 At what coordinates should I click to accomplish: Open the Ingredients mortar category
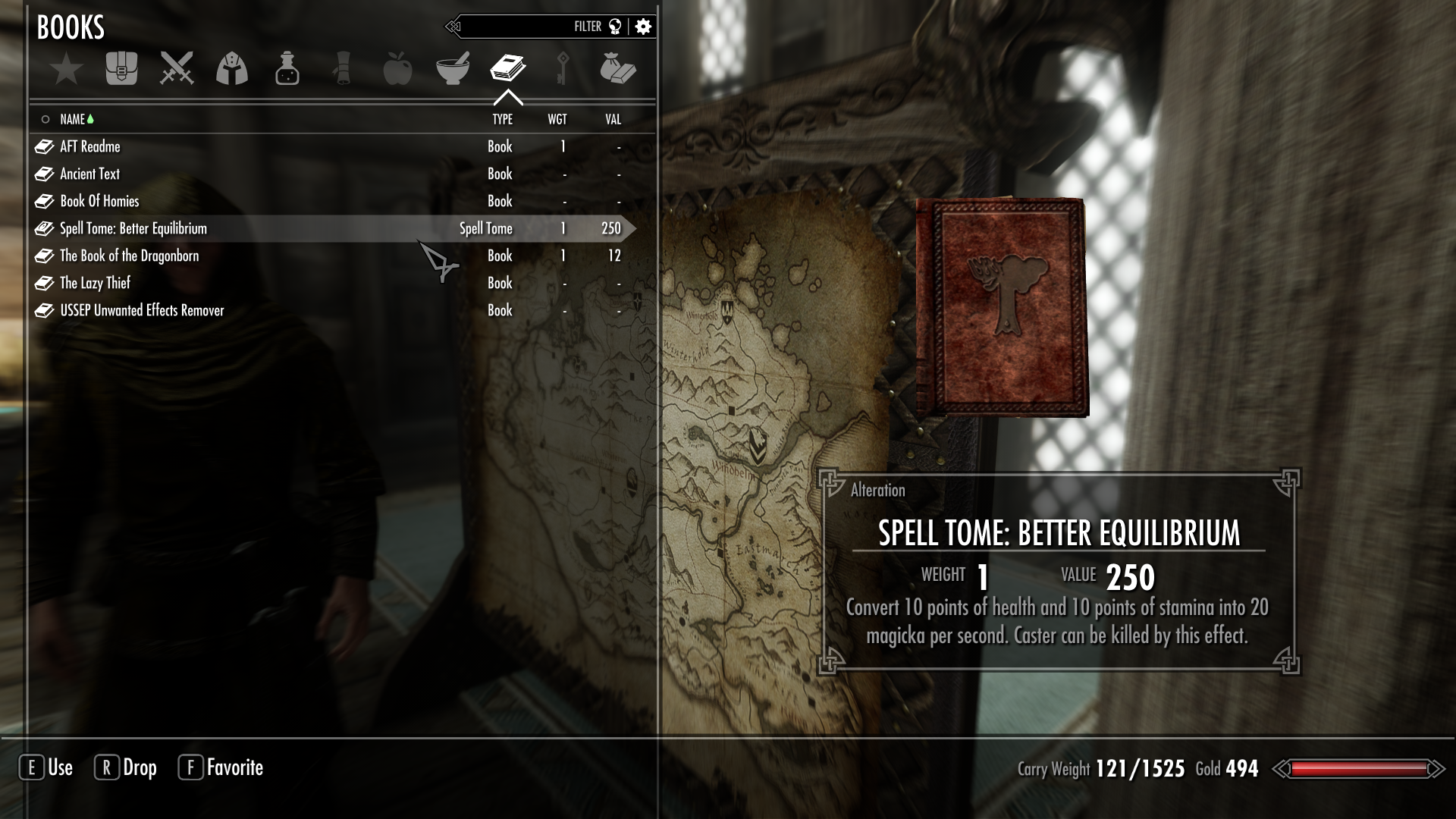click(x=453, y=69)
